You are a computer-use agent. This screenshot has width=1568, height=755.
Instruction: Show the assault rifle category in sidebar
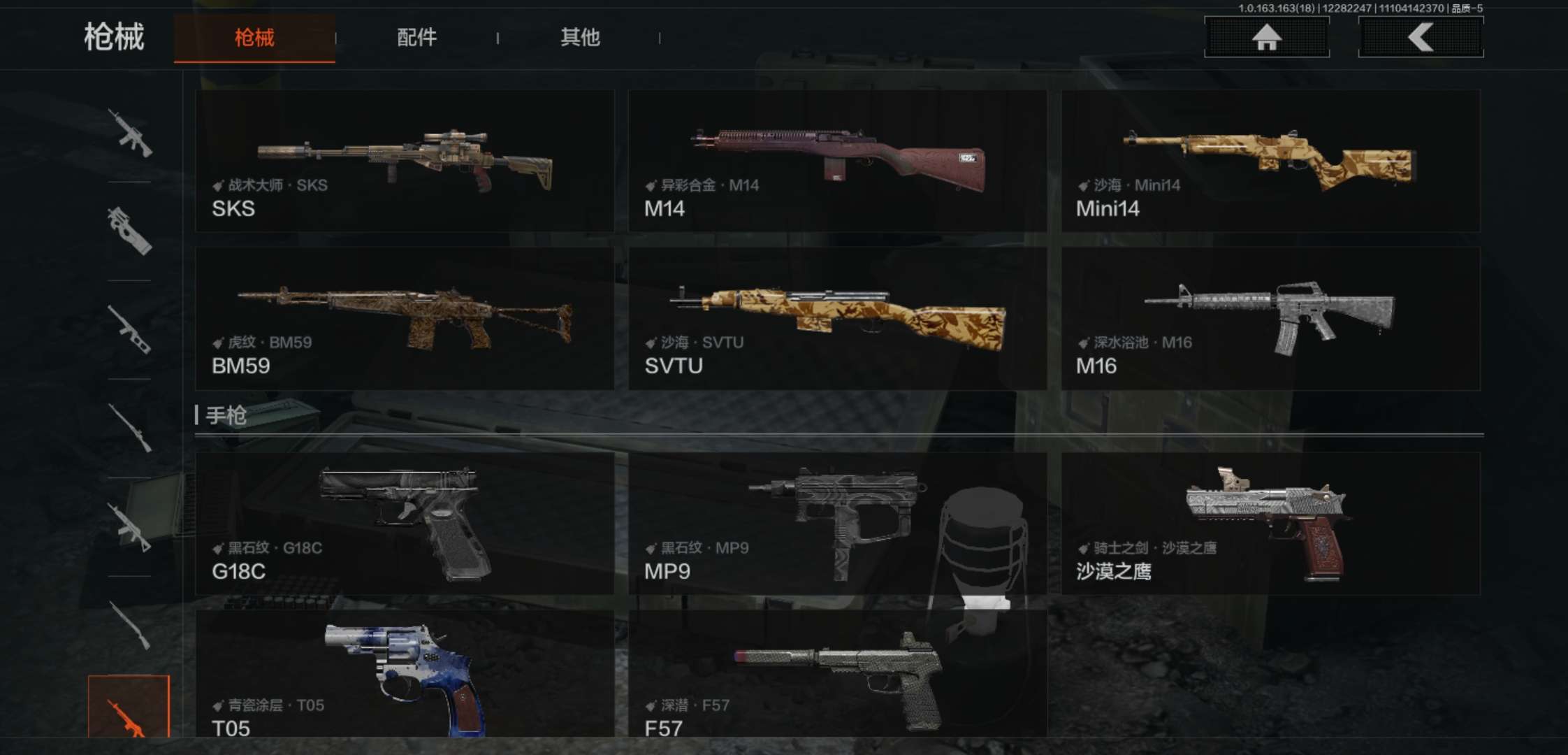tap(129, 132)
